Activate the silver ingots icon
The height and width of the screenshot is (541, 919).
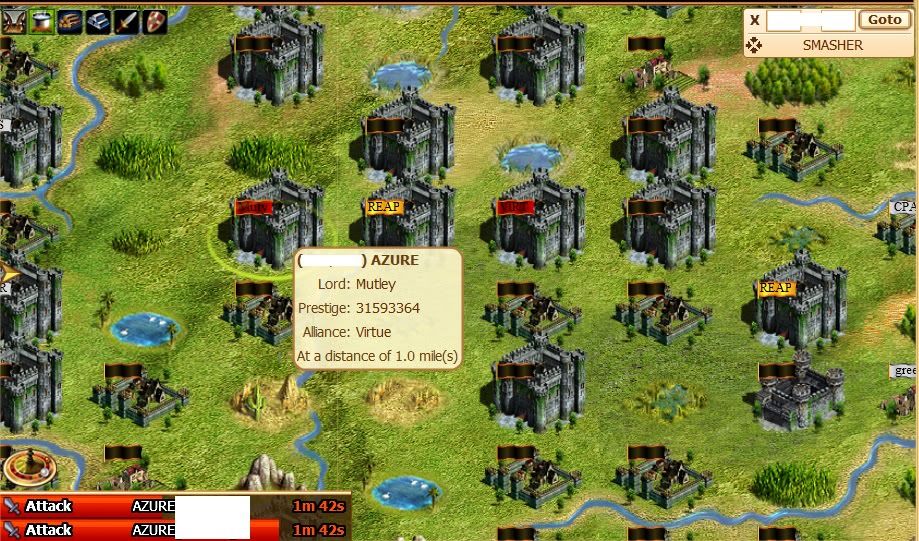tap(98, 21)
